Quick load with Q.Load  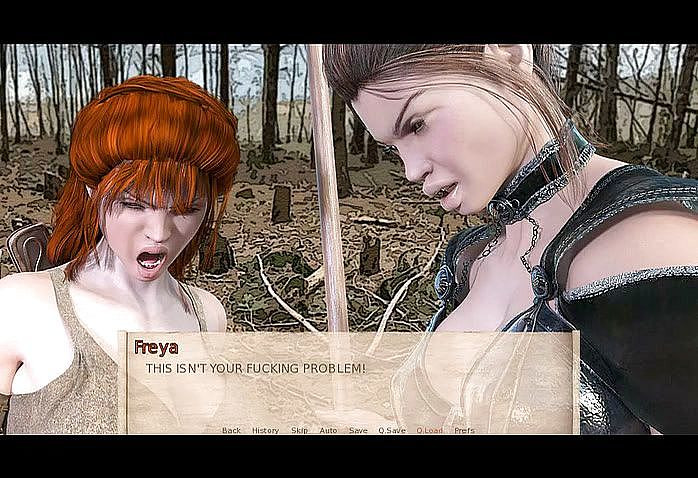point(429,430)
